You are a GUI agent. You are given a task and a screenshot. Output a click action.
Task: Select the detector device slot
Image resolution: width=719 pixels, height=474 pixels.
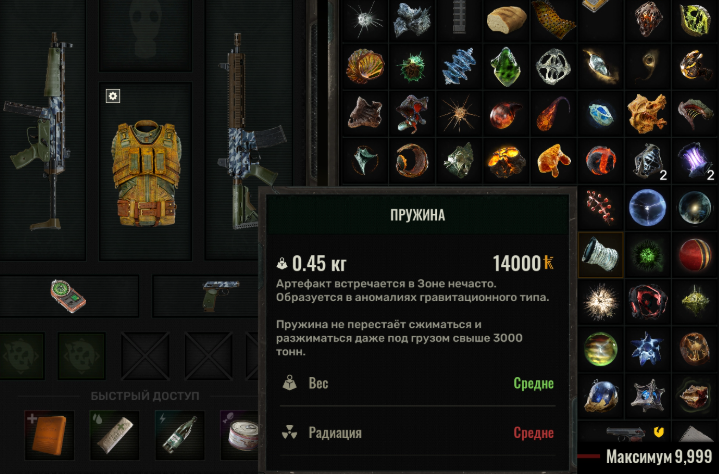tap(67, 294)
